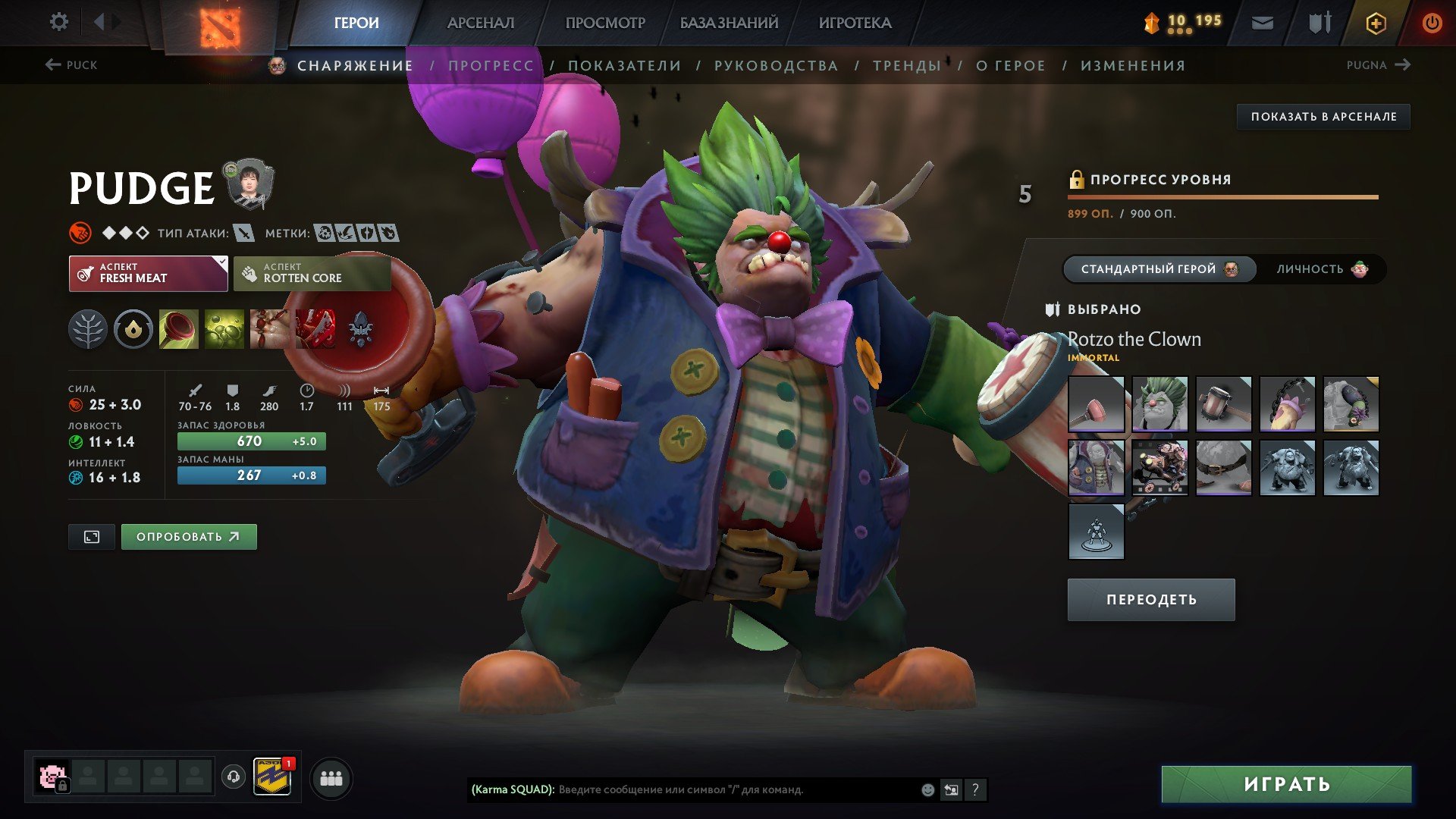Open Dota Plus hexagon icon
The height and width of the screenshot is (819, 1456).
[x=1375, y=23]
